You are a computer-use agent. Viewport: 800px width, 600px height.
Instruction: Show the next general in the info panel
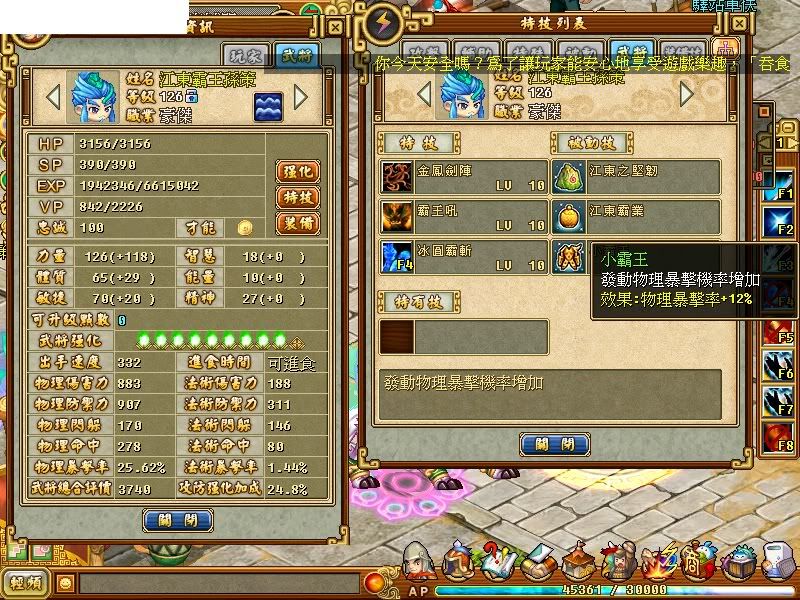pos(300,97)
